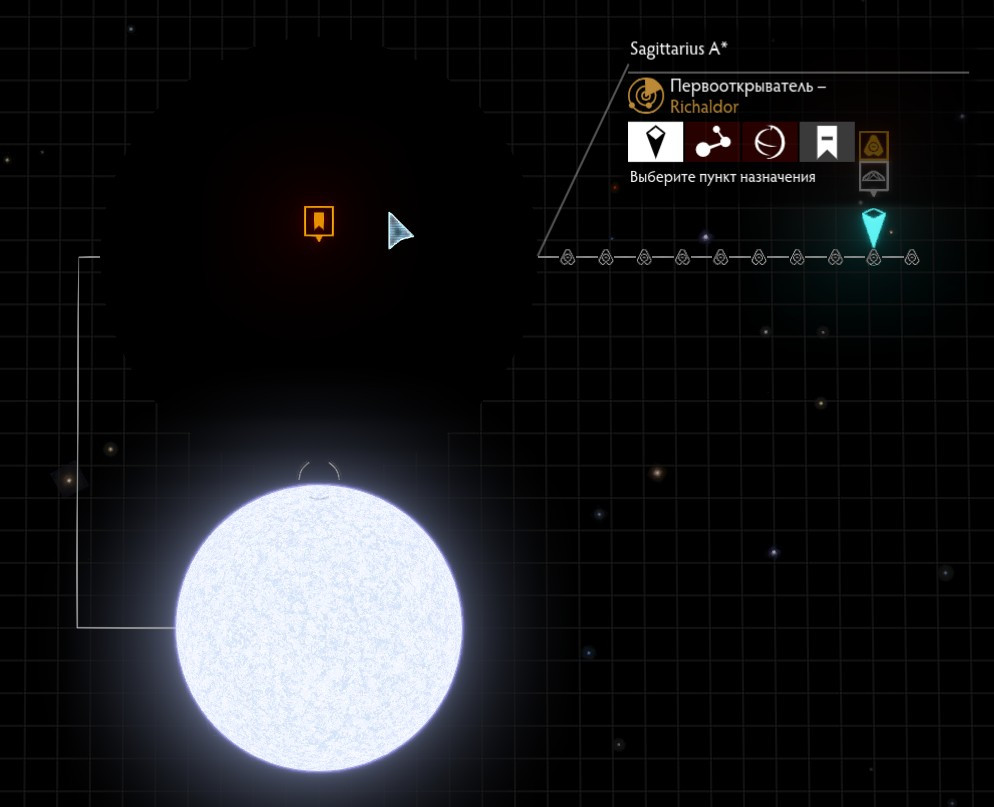Screen dimensions: 994x807
Task: Select the orange bookmark marker on the black hole
Action: (x=319, y=221)
